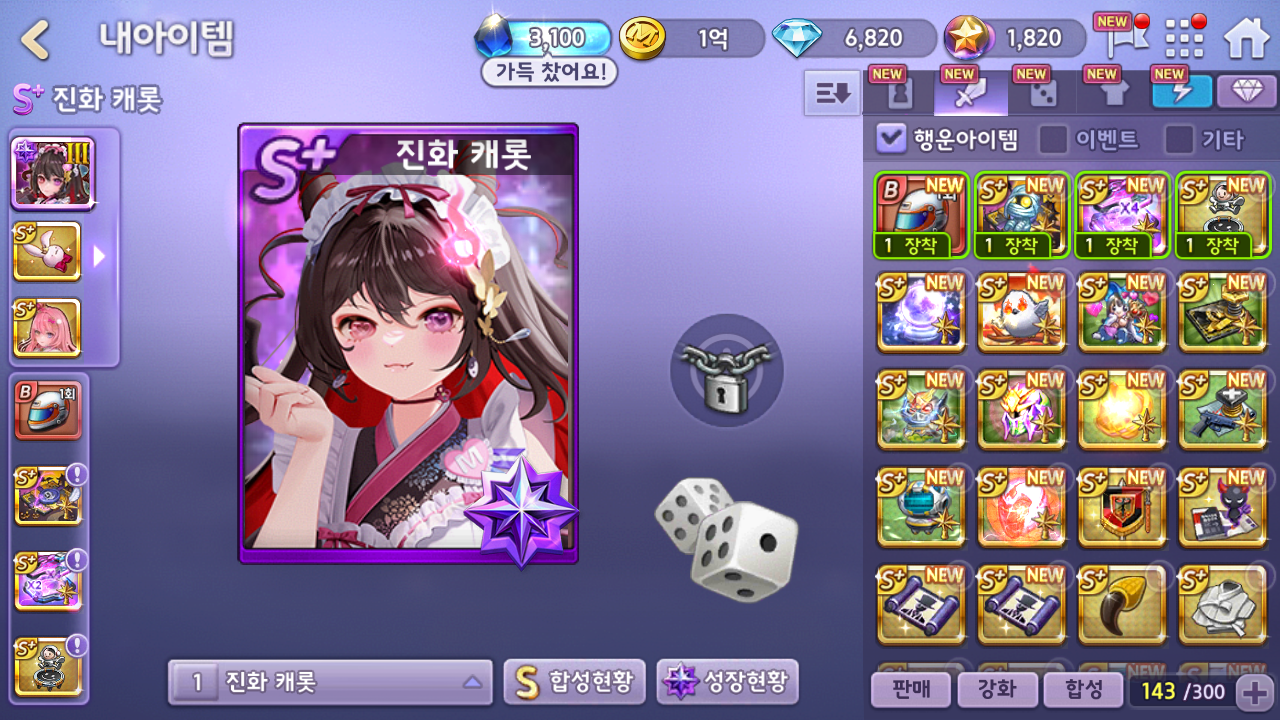Expand inventory with the plus button
Viewport: 1280px width, 720px height.
[1253, 690]
